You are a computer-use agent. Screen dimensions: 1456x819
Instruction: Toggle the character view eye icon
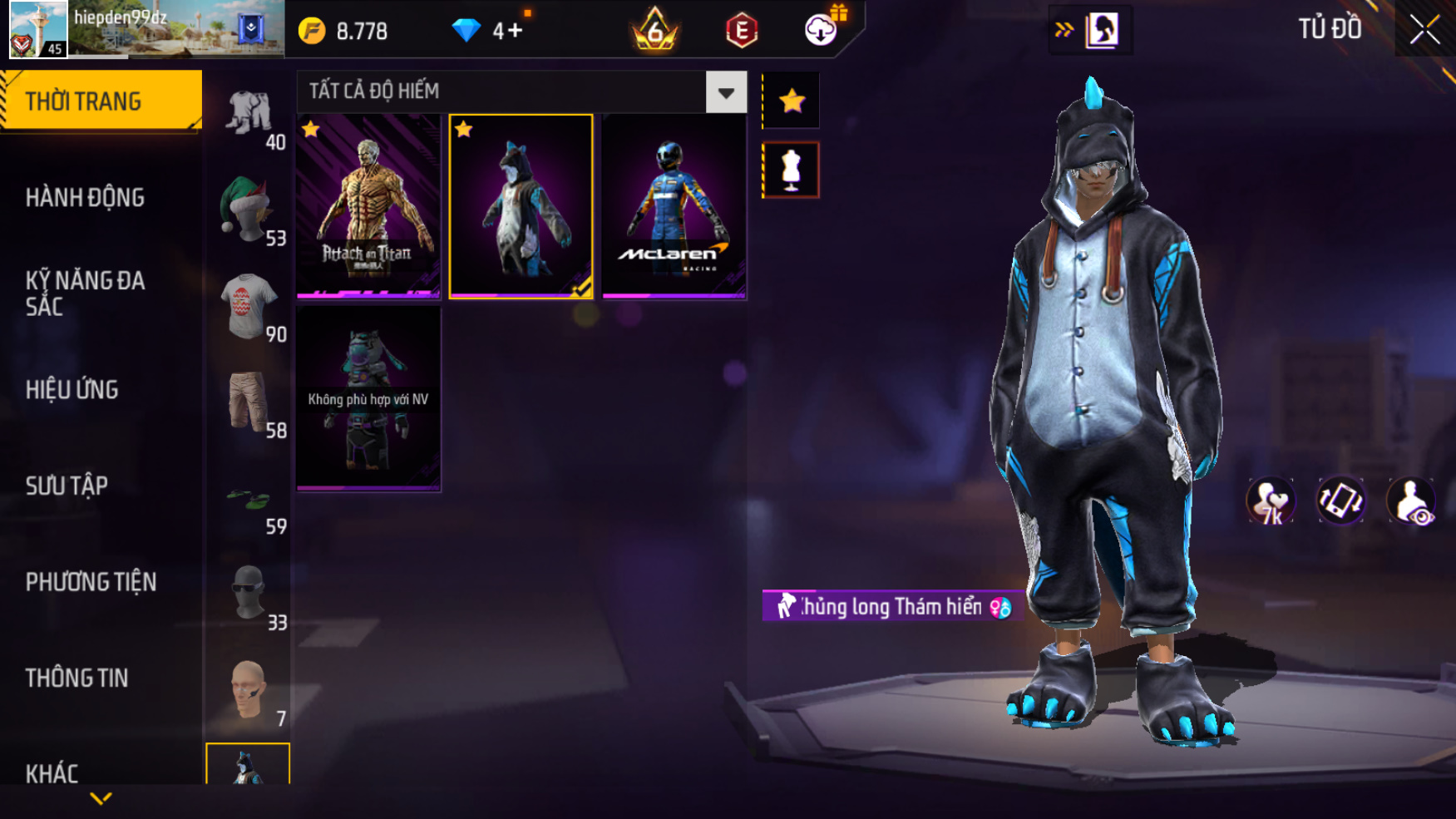click(1411, 501)
